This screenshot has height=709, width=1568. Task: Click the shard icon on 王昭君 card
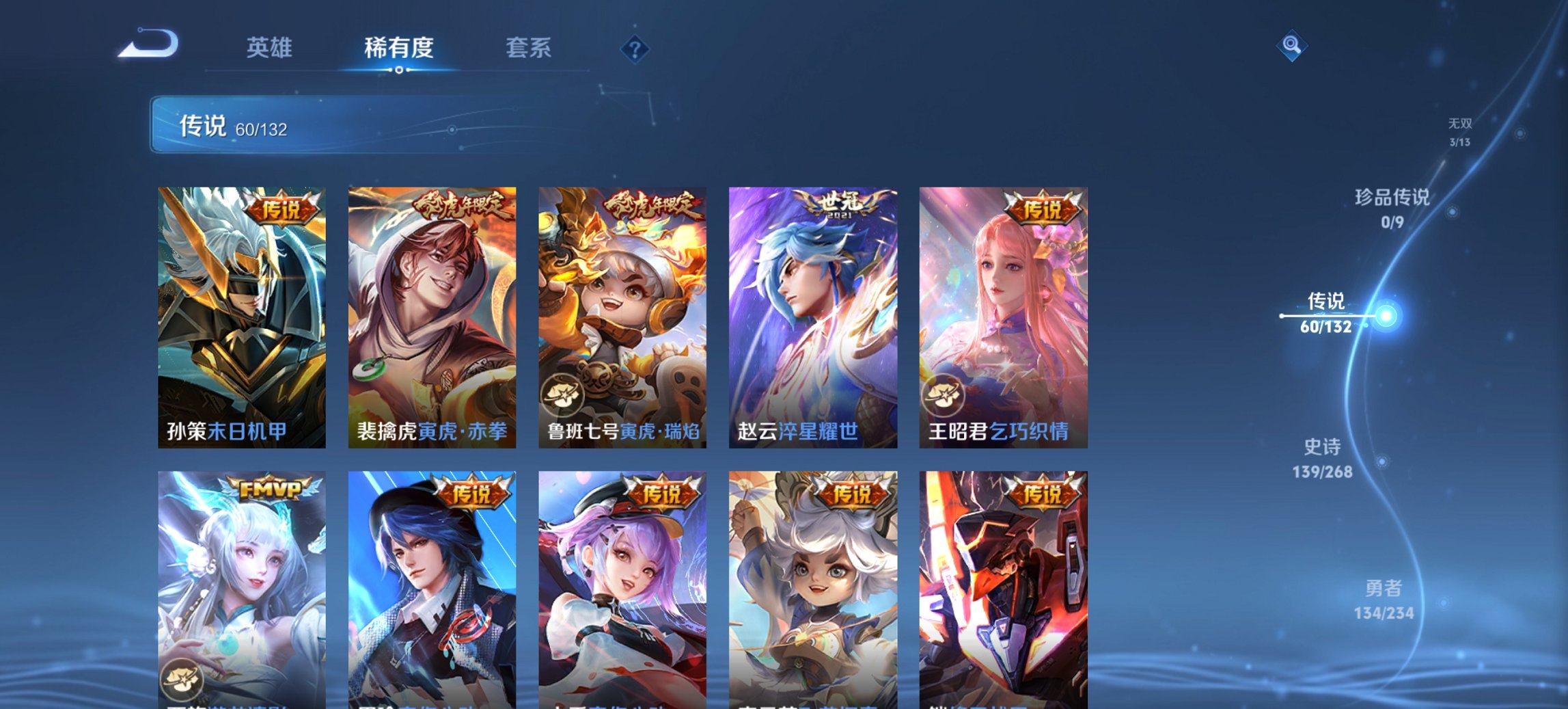point(943,394)
